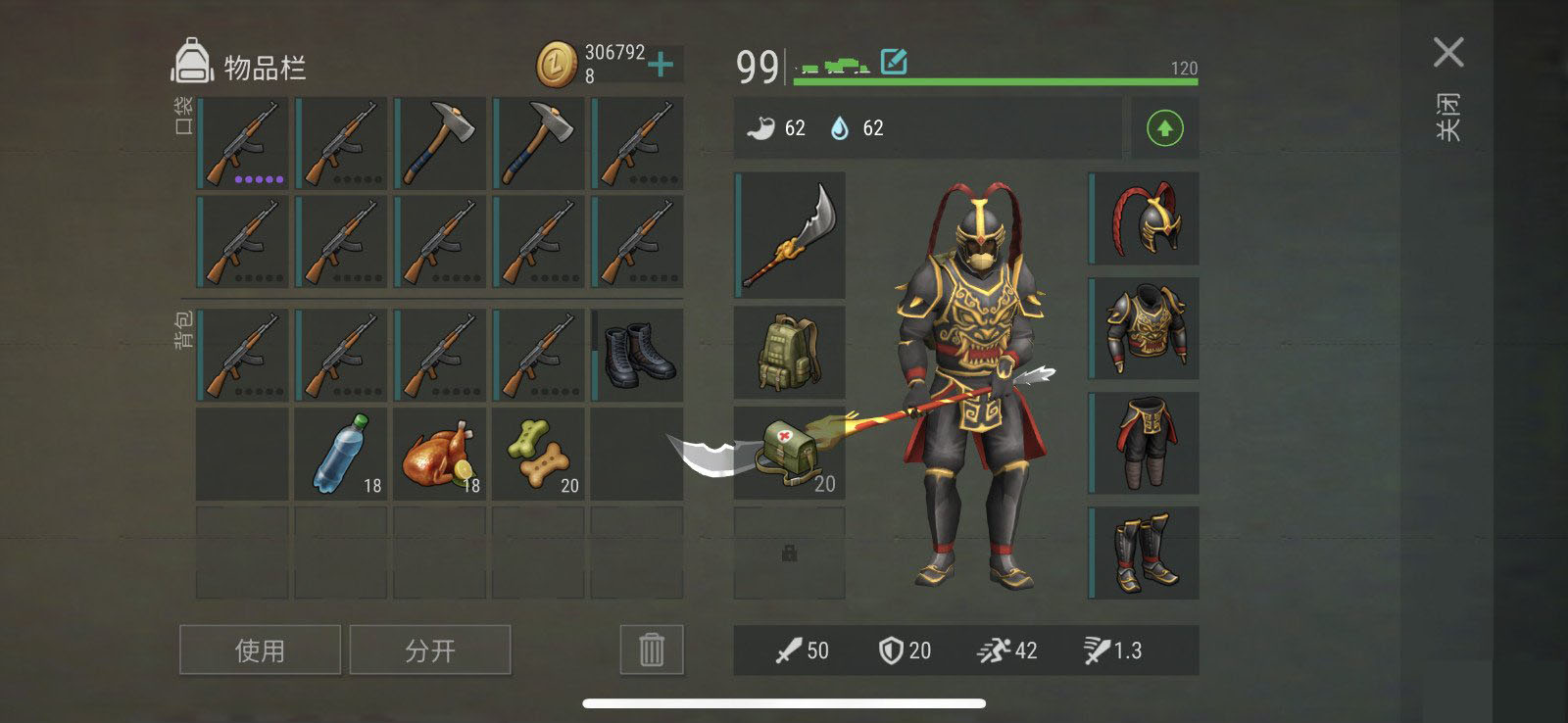Close the inventory with the X button
The image size is (1568, 723).
click(x=1447, y=53)
